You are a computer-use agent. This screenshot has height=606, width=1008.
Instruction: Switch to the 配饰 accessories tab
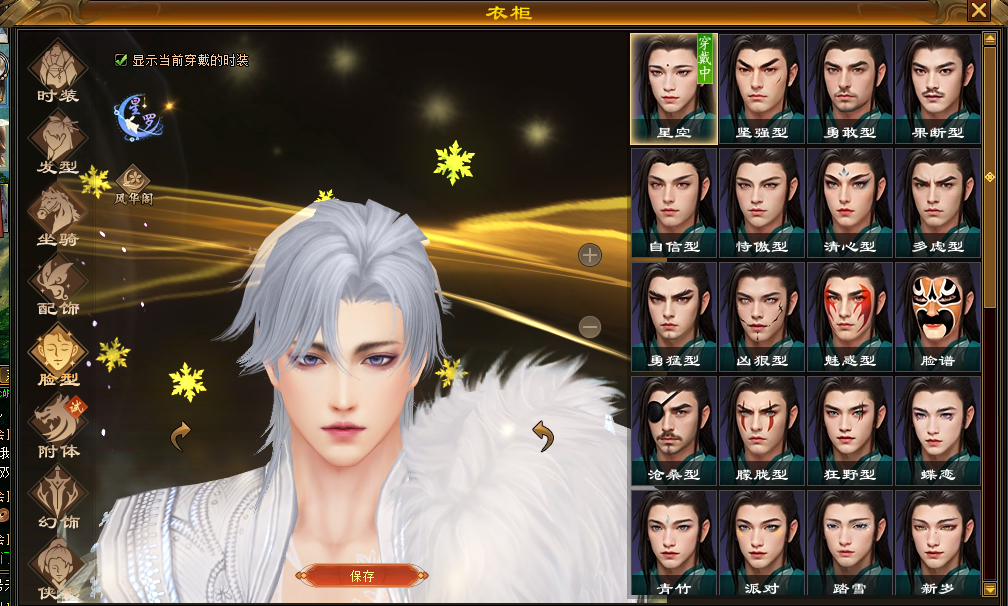tap(57, 284)
